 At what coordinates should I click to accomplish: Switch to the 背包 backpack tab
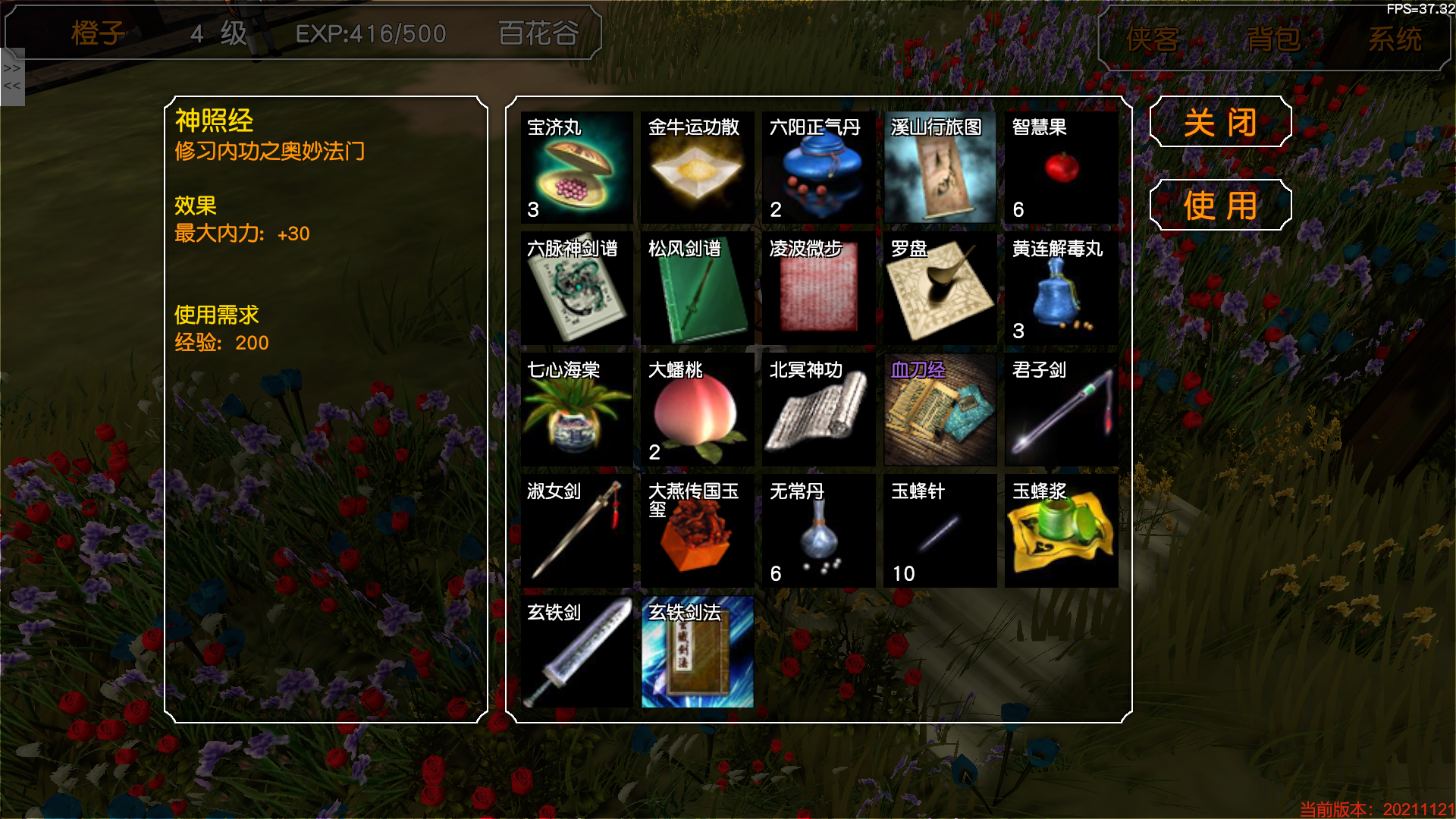1274,39
